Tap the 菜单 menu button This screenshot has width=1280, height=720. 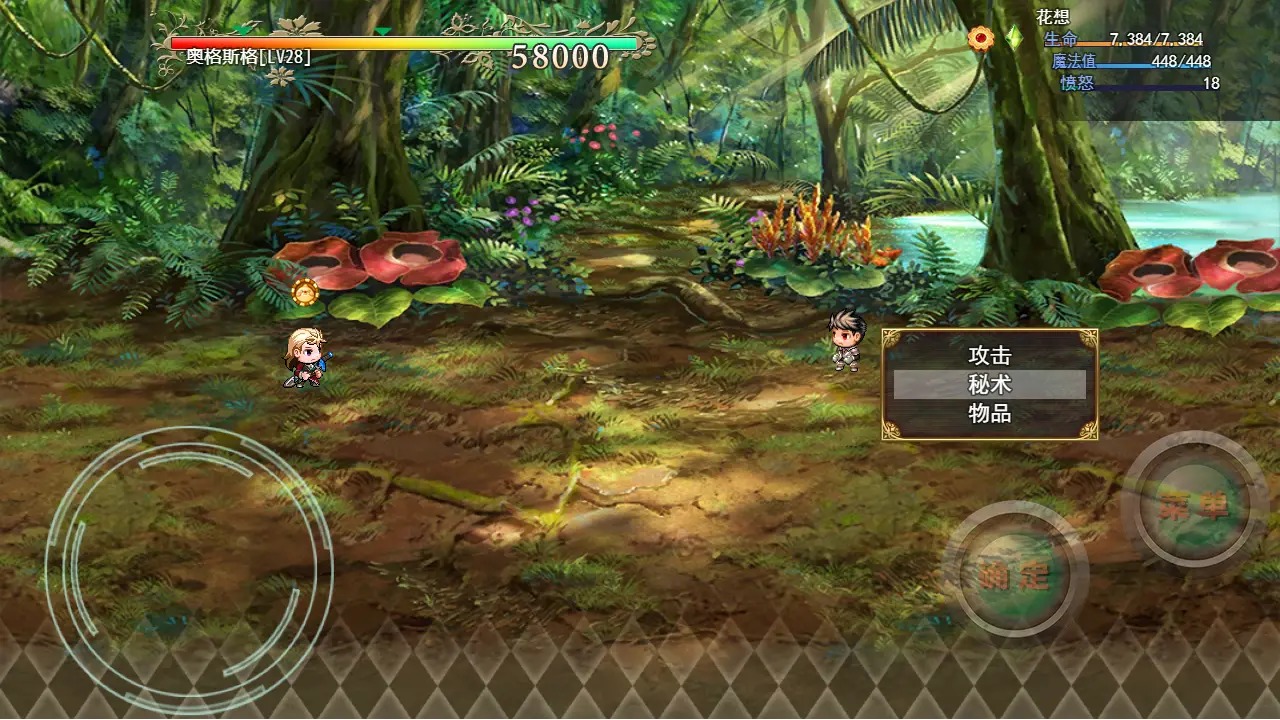[1194, 505]
